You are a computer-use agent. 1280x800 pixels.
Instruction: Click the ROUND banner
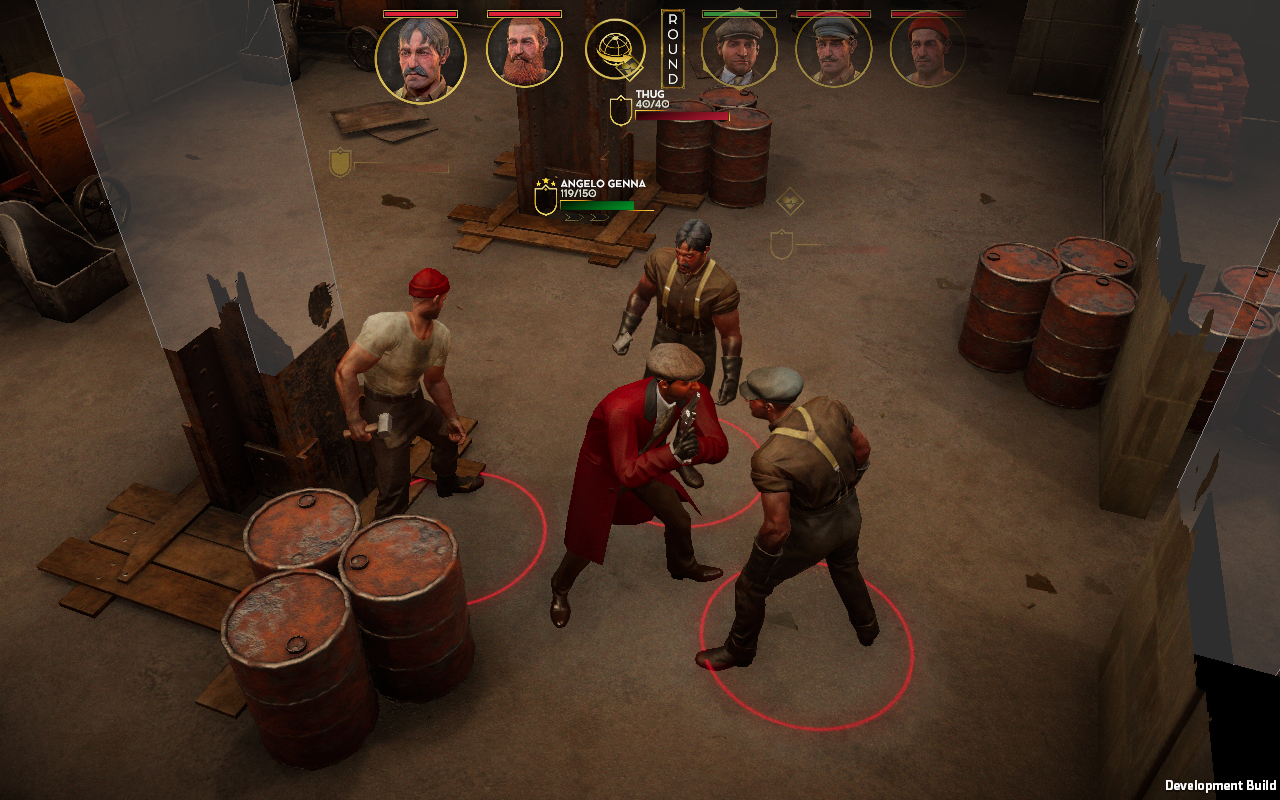(x=671, y=50)
